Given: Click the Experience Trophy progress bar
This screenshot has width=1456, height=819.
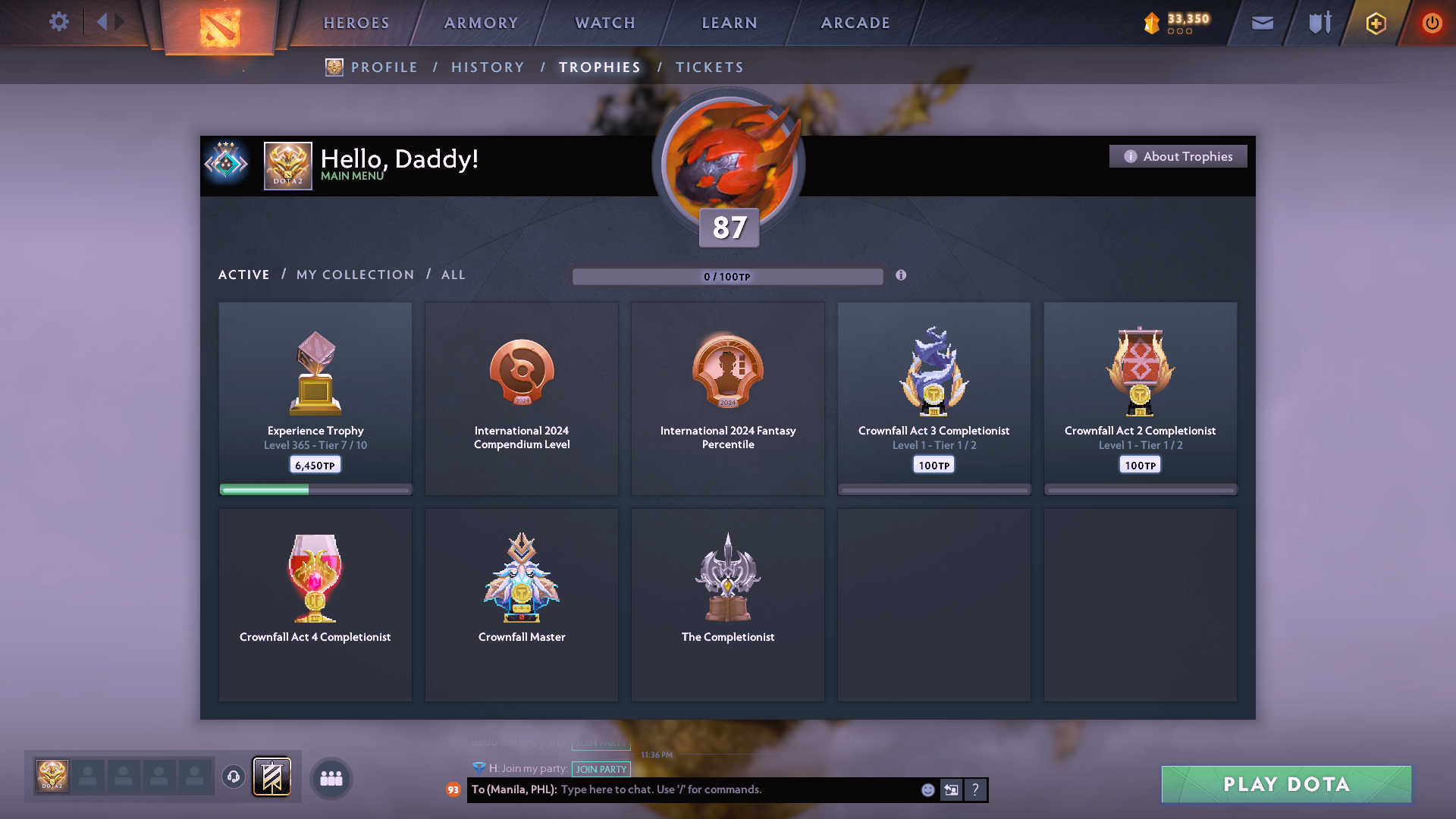Looking at the screenshot, I should coord(315,490).
